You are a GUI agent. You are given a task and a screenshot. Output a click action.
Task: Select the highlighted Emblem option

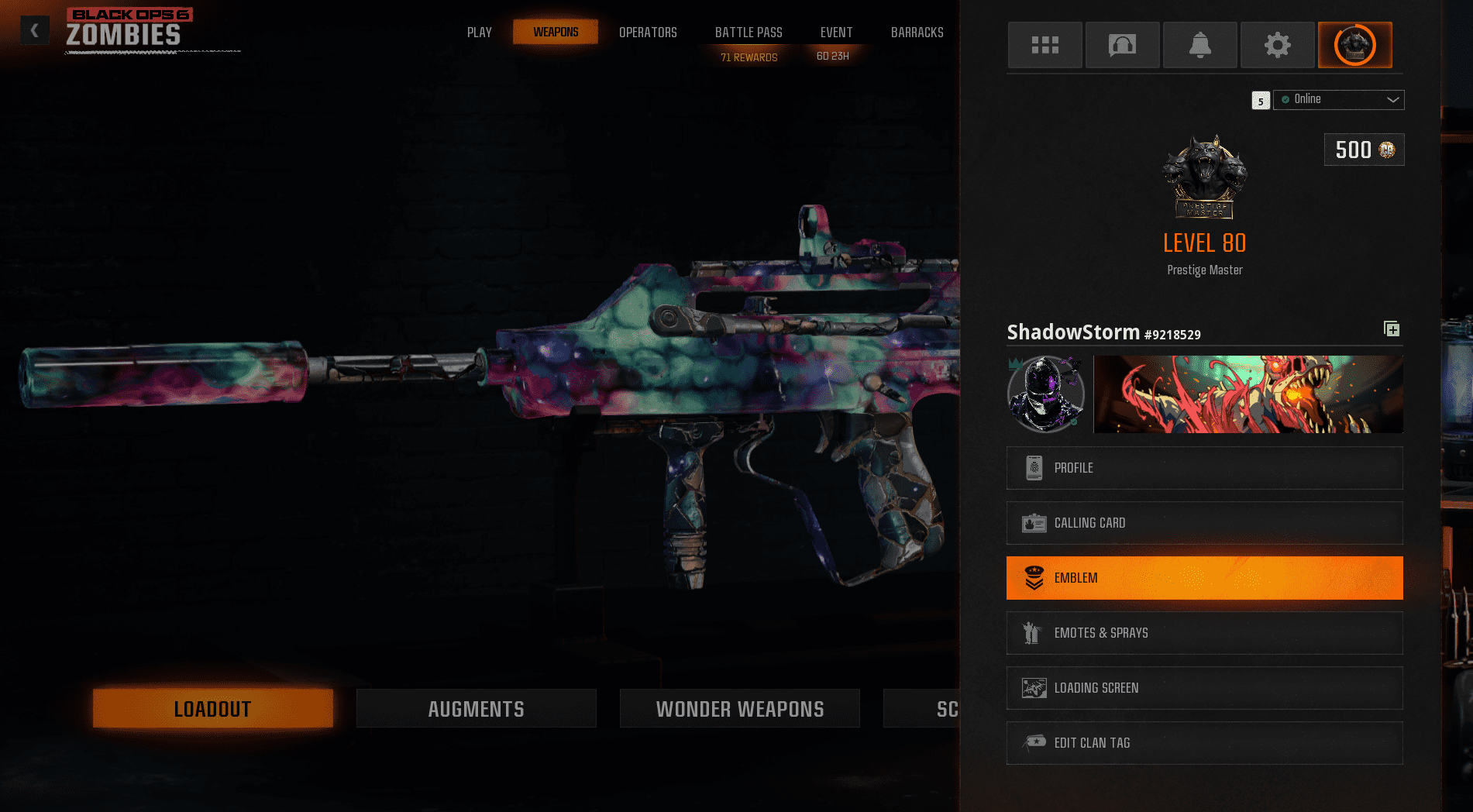tap(1204, 577)
